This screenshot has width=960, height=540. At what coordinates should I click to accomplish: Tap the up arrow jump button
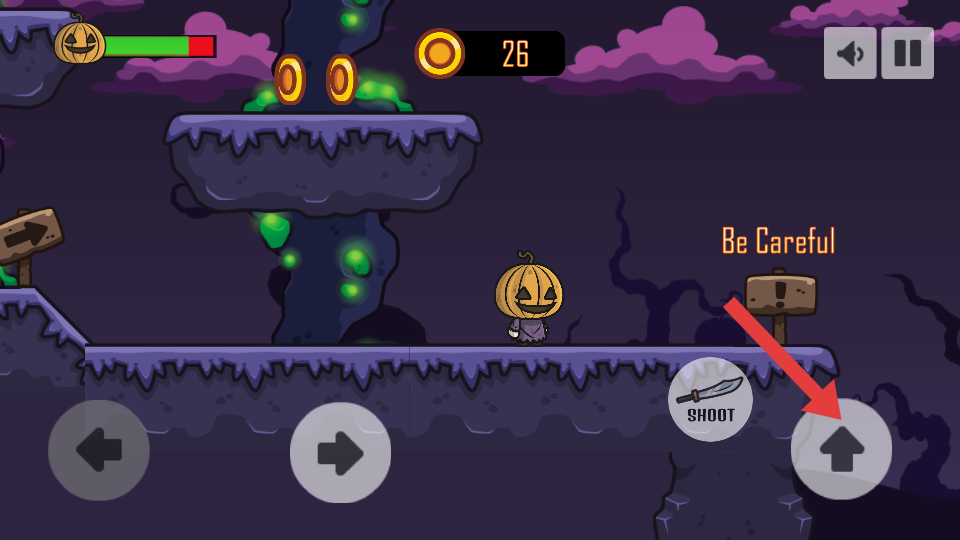[841, 450]
